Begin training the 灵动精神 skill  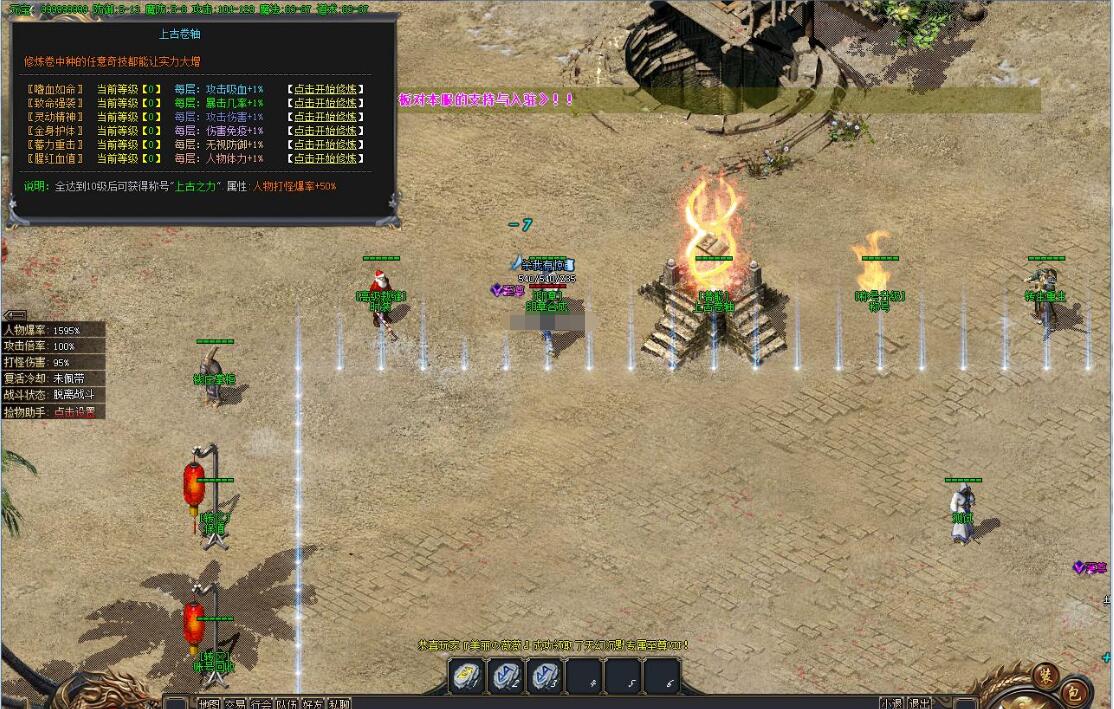pos(325,117)
